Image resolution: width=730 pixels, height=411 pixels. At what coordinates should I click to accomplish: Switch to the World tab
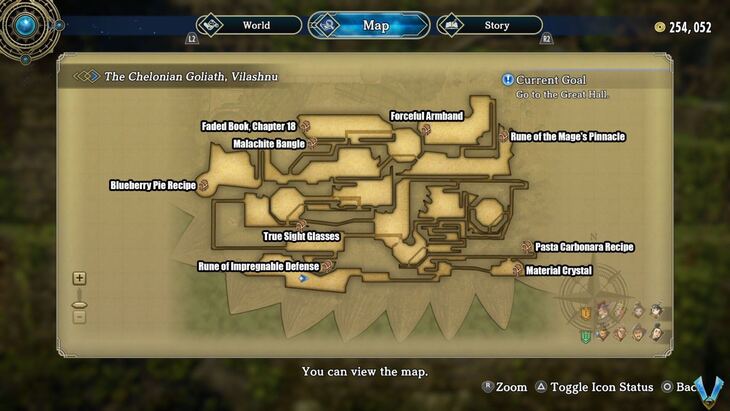pyautogui.click(x=250, y=25)
